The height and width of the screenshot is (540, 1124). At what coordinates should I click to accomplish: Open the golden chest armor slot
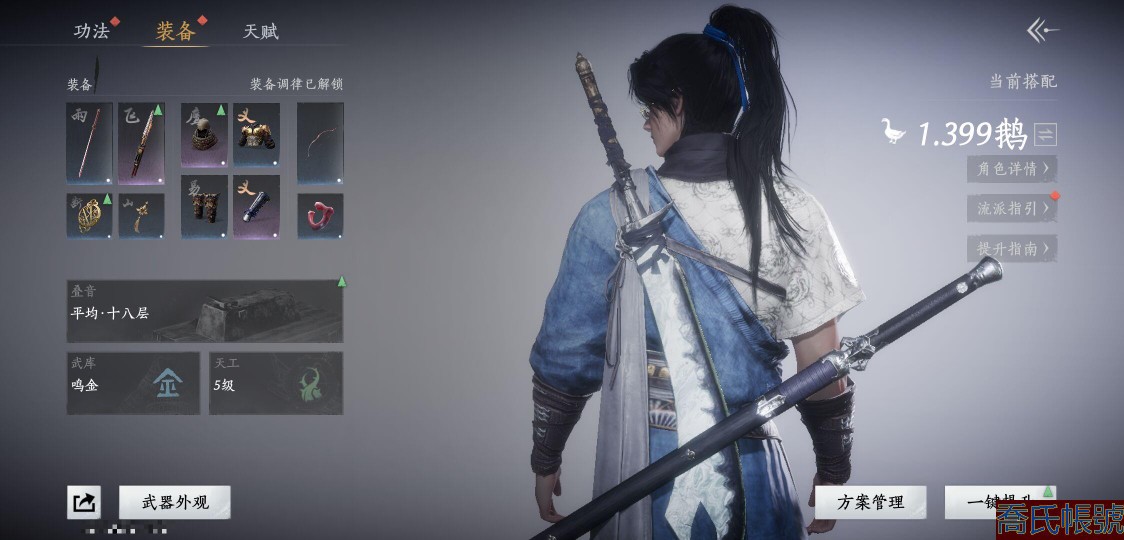coord(256,134)
